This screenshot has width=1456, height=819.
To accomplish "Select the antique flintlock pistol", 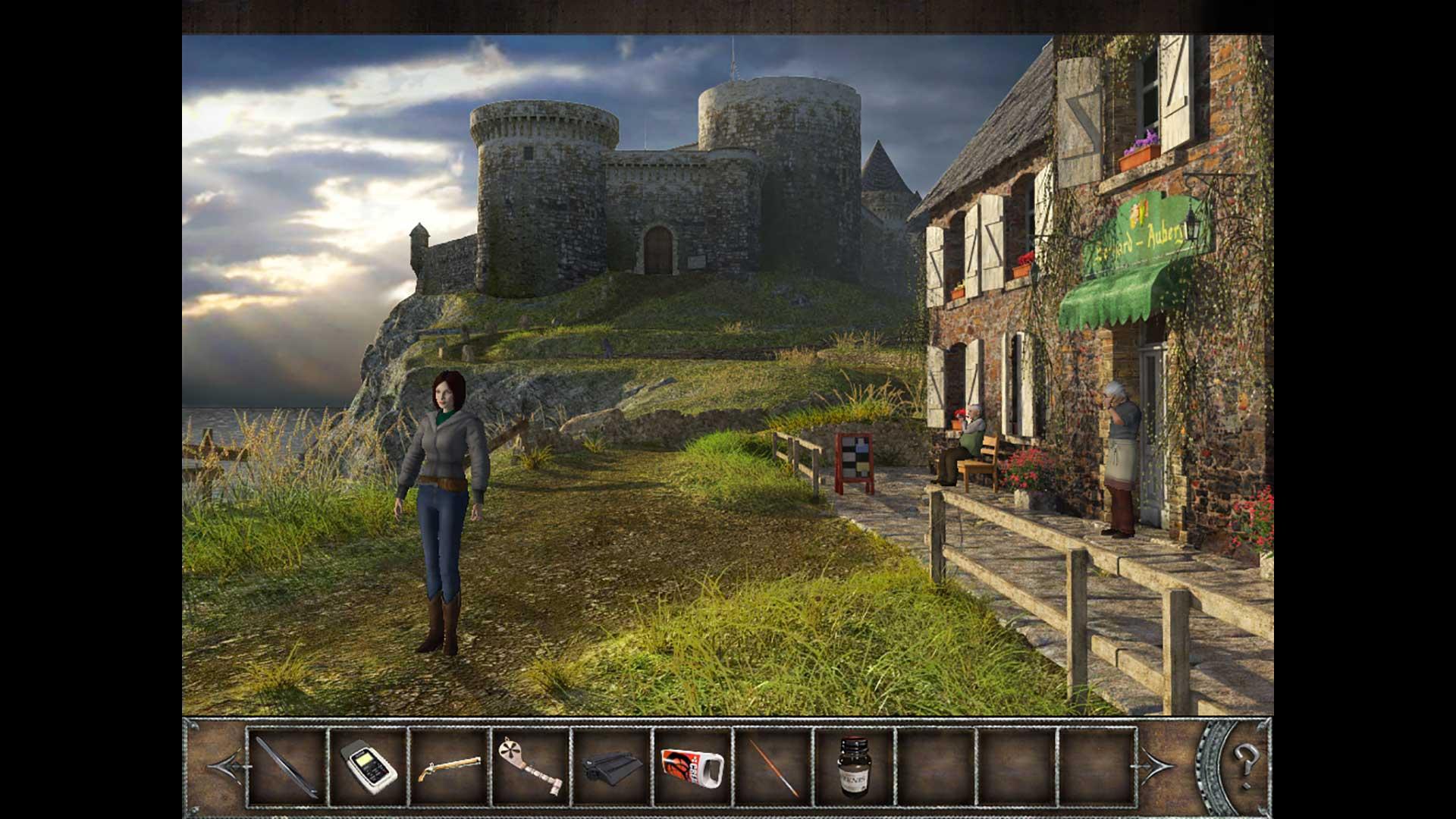I will click(x=449, y=767).
